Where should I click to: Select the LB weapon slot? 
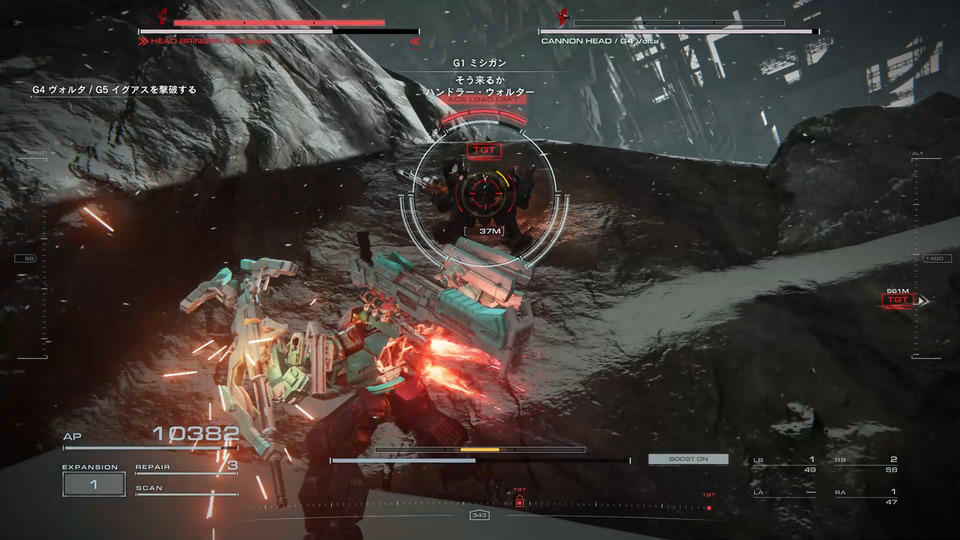785,464
